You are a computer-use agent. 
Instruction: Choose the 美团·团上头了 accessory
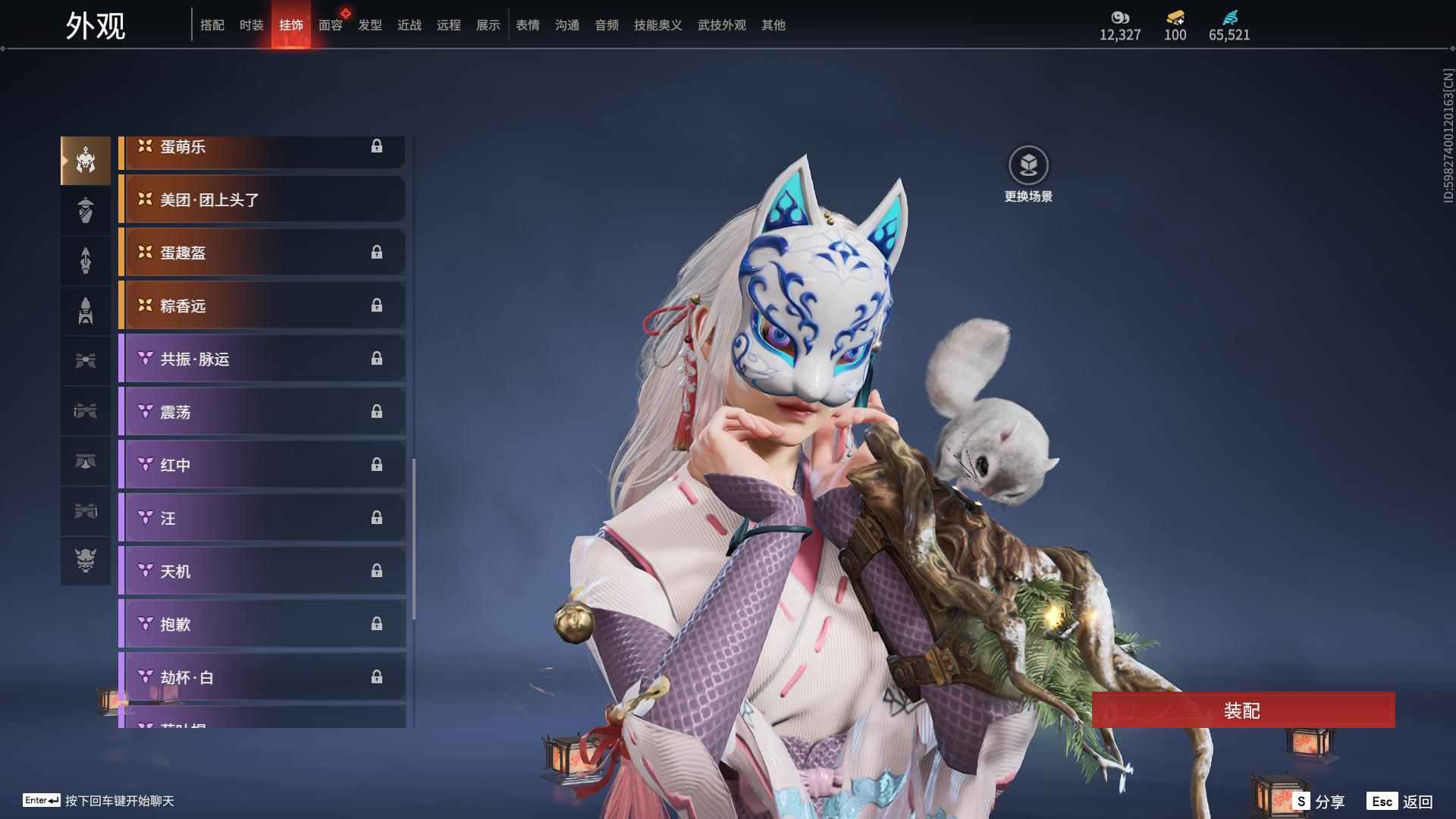pyautogui.click(x=262, y=199)
